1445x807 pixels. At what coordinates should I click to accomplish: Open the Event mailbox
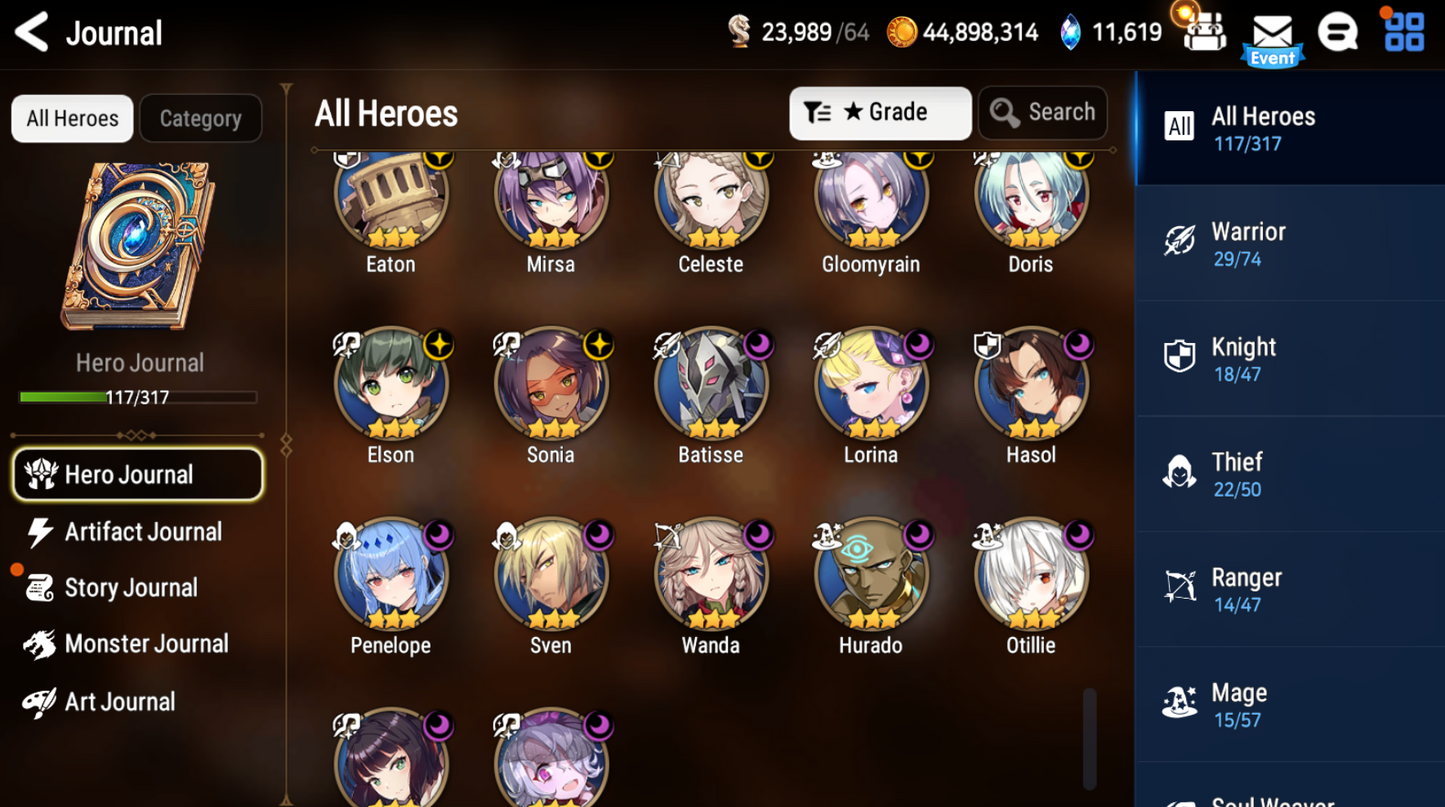[x=1271, y=33]
